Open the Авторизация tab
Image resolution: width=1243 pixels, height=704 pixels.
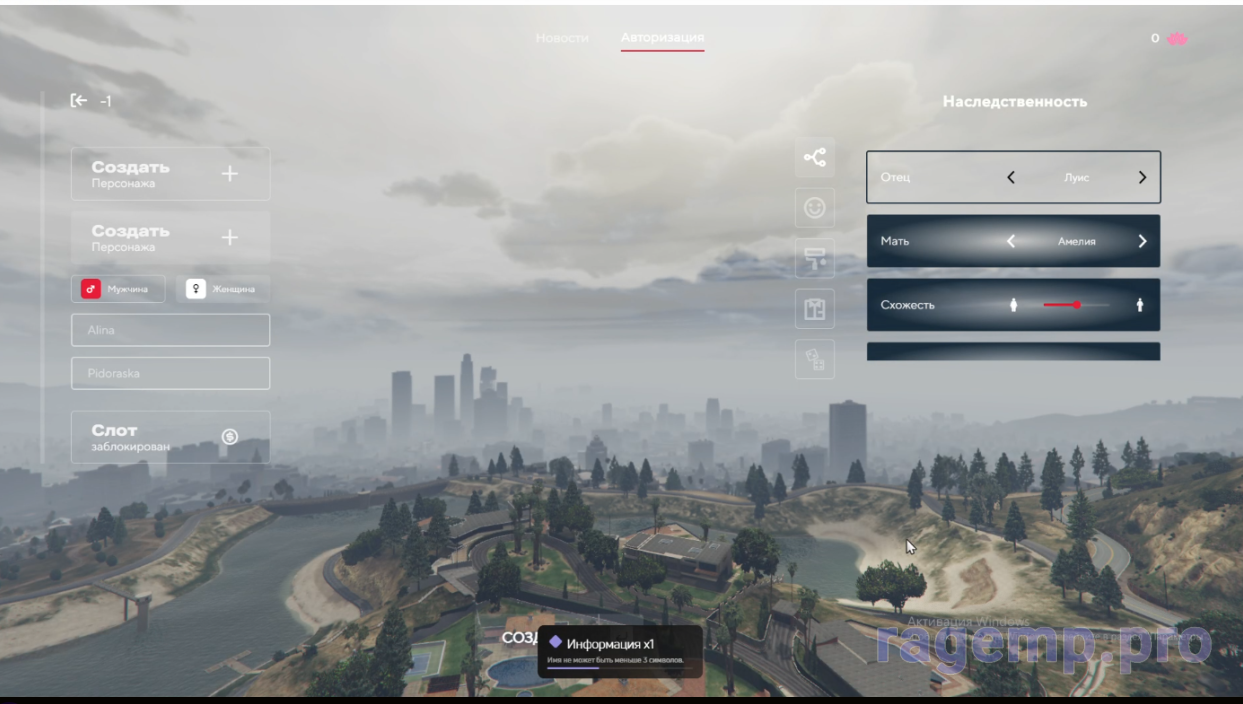662,38
